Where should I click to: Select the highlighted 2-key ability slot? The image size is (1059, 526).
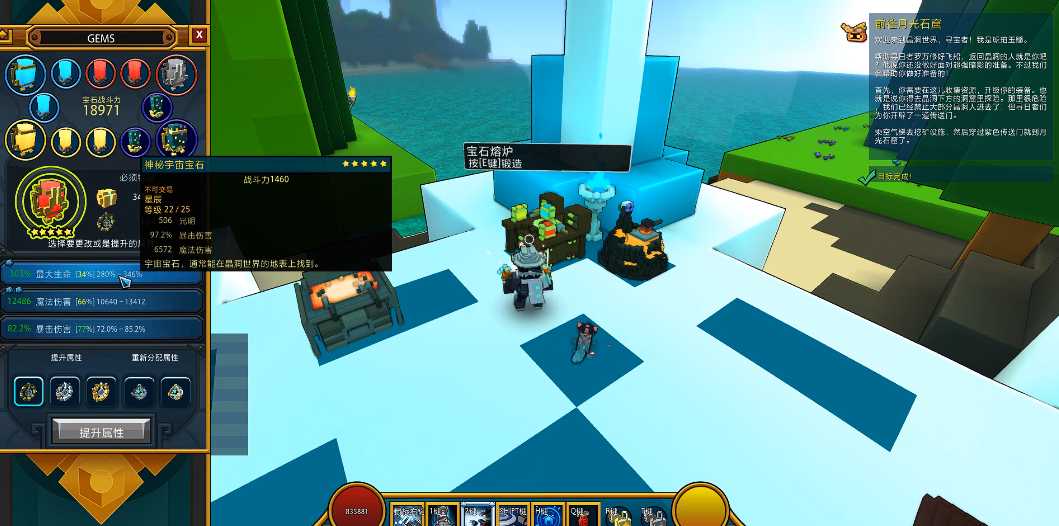click(x=476, y=513)
